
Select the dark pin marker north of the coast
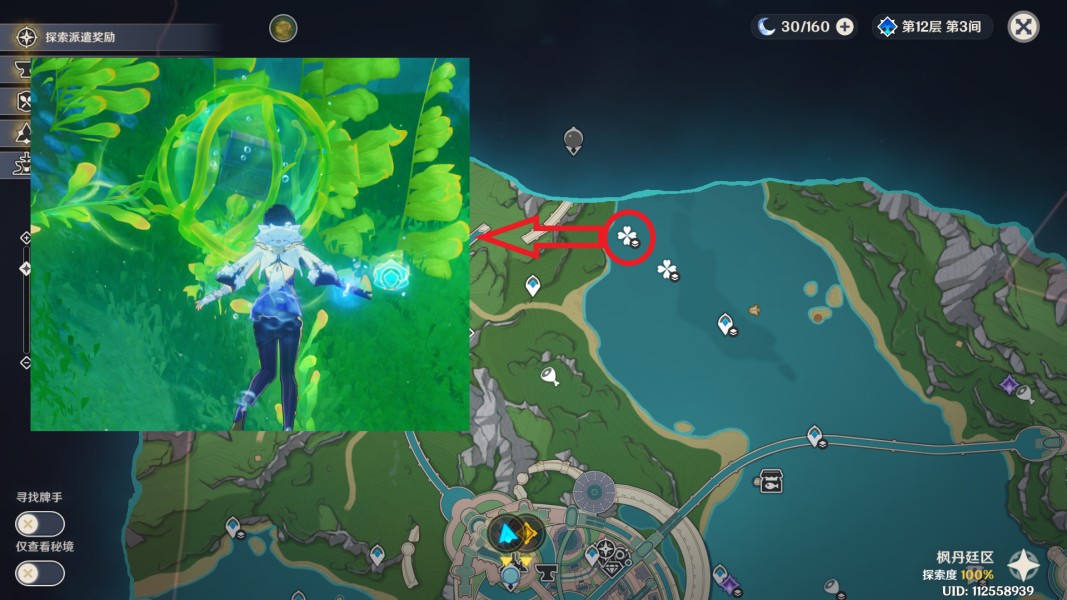tap(573, 139)
